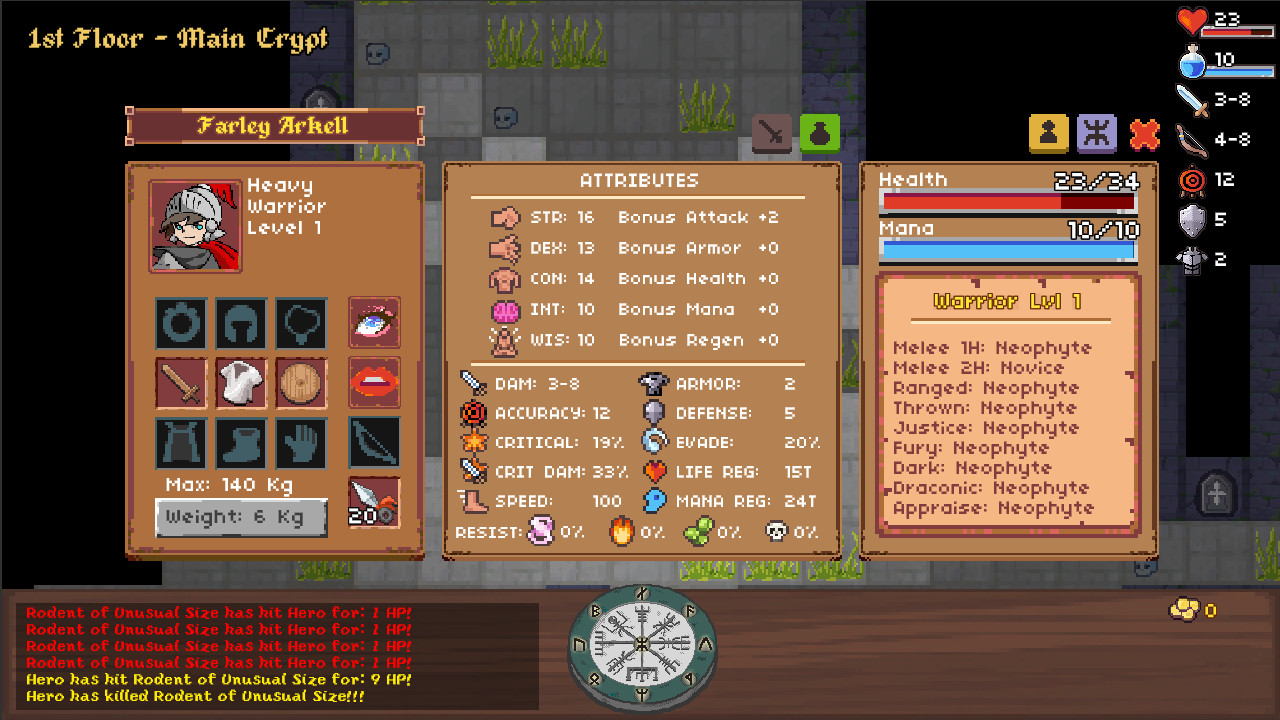Image resolution: width=1280 pixels, height=720 pixels.
Task: Click the Warrior Lvl 1 skills panel
Action: click(1007, 400)
